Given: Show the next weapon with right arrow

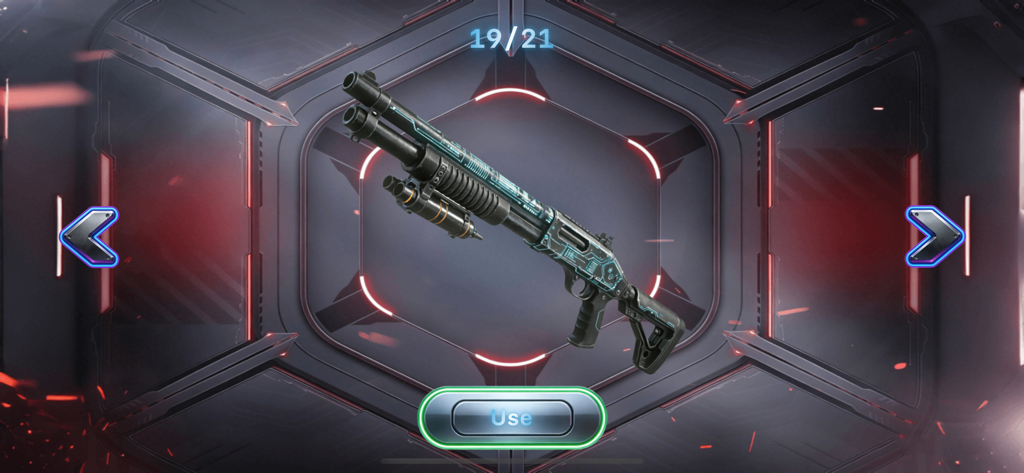Looking at the screenshot, I should 934,237.
